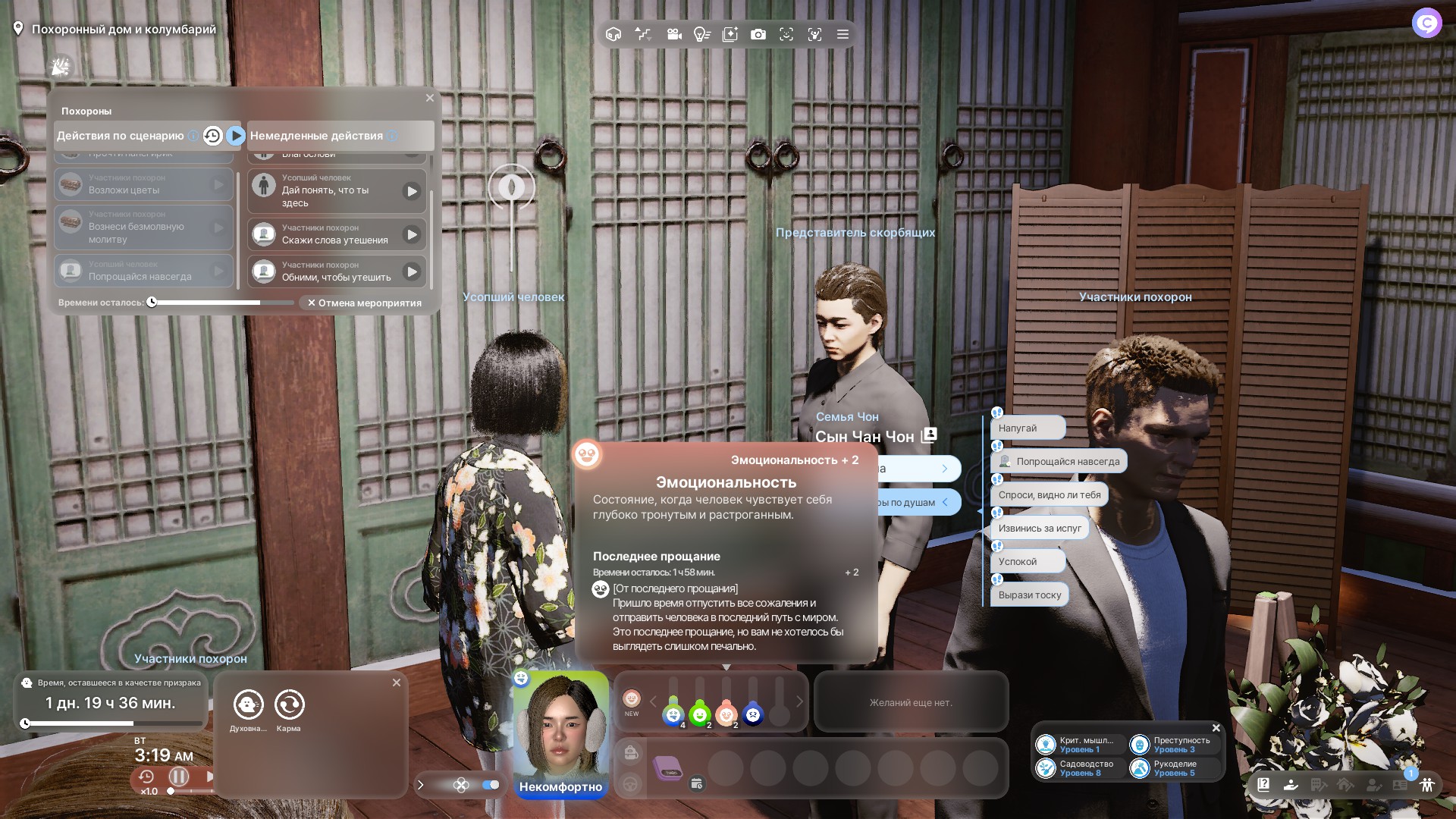Pick the Успокой interaction
The width and height of the screenshot is (1456, 819).
point(1027,562)
